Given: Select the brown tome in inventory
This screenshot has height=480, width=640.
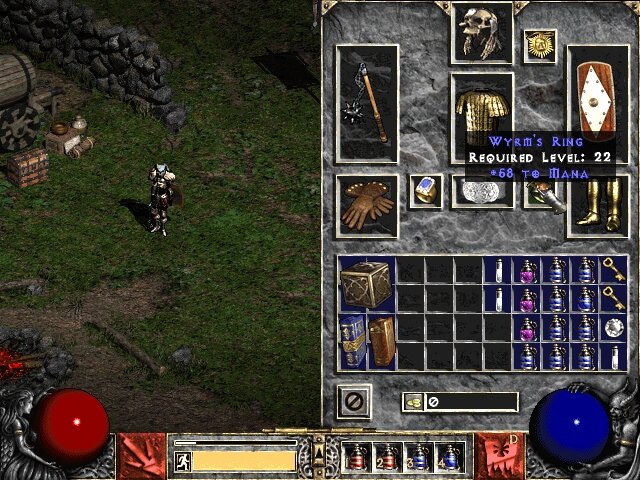Looking at the screenshot, I should click(380, 342).
